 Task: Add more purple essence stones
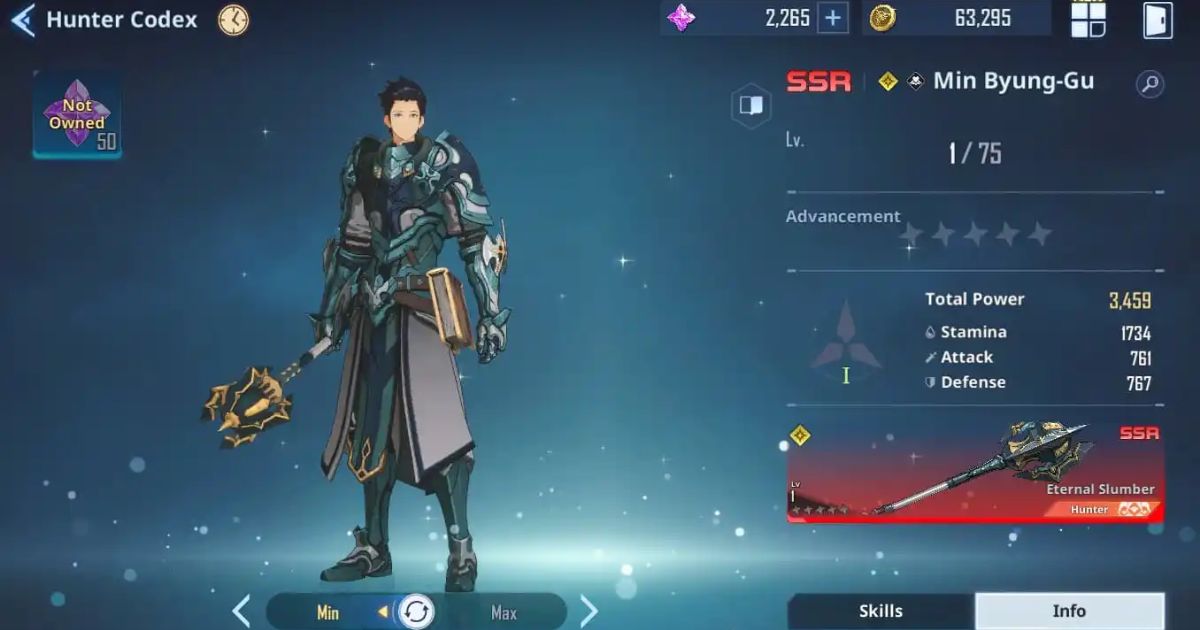click(832, 18)
